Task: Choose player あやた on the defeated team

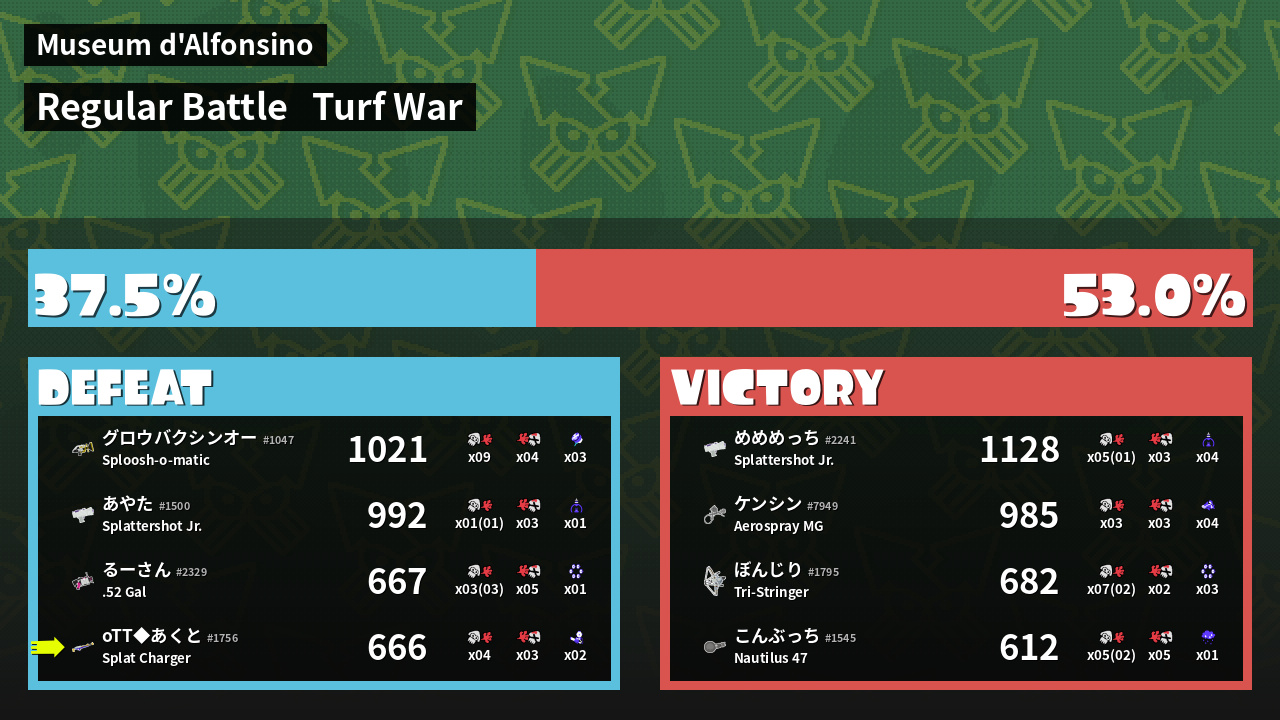Action: 324,515
